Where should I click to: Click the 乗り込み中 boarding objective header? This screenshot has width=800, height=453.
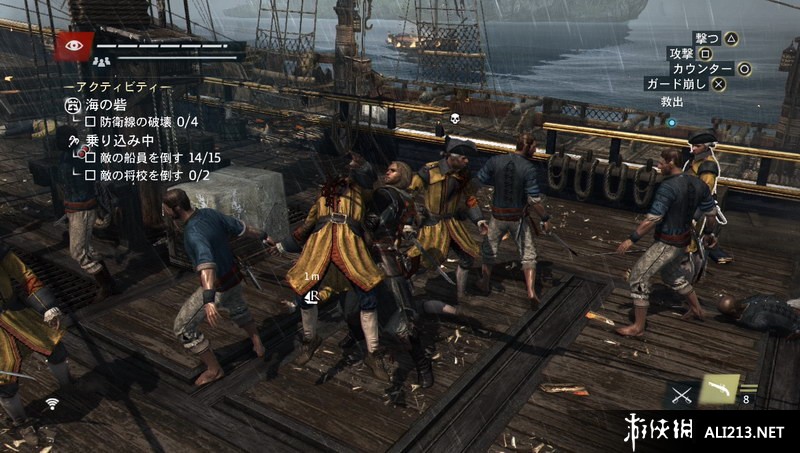(118, 140)
